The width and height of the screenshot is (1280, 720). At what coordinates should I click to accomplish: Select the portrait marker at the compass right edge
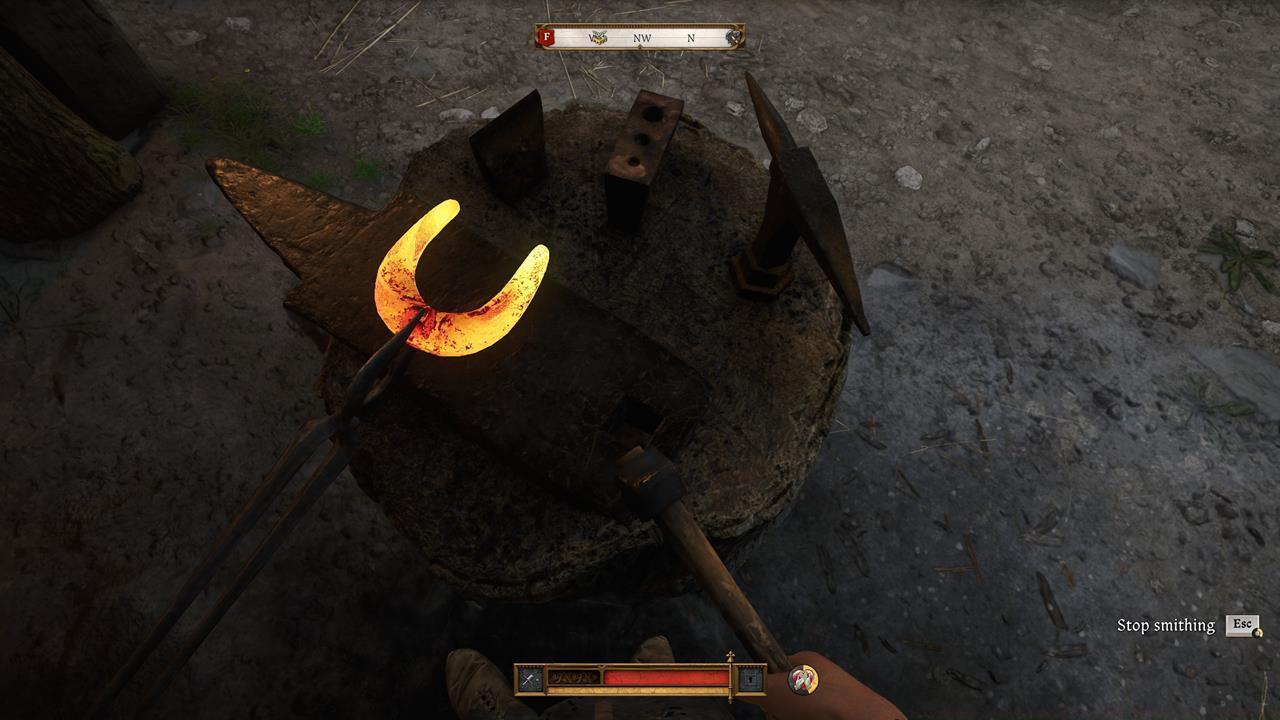[x=733, y=36]
